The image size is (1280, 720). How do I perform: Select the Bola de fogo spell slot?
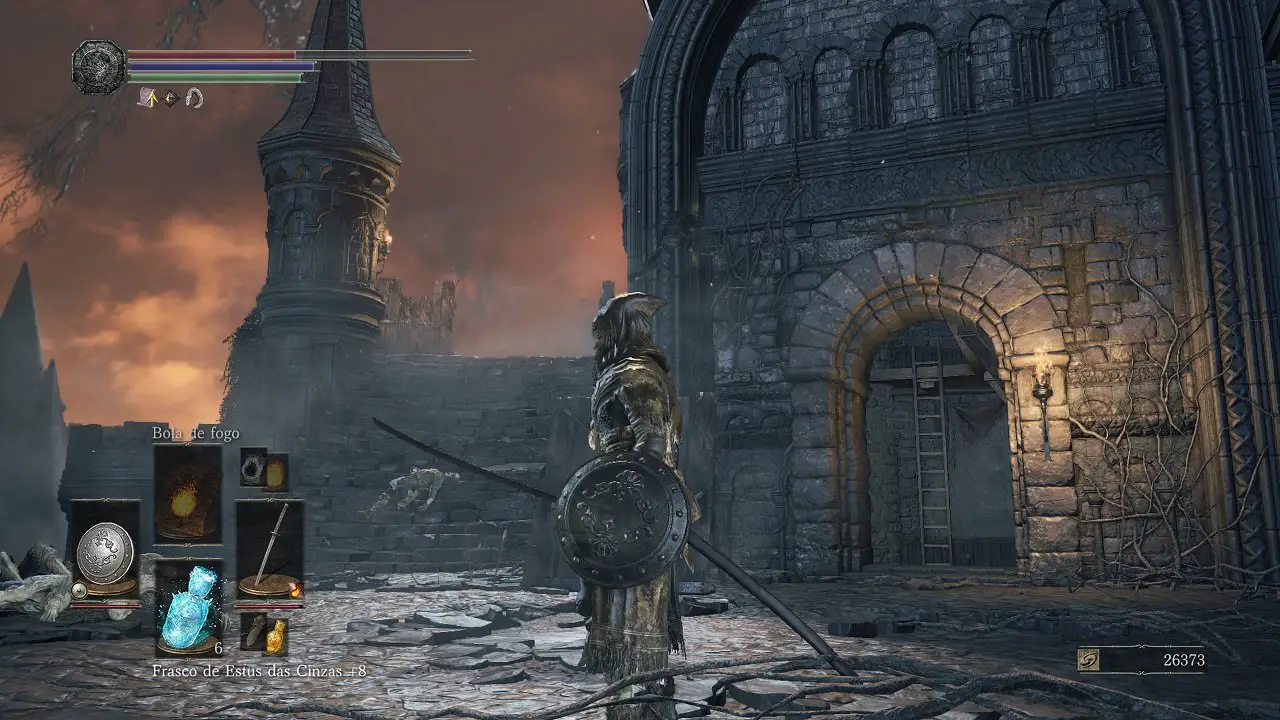pos(187,494)
